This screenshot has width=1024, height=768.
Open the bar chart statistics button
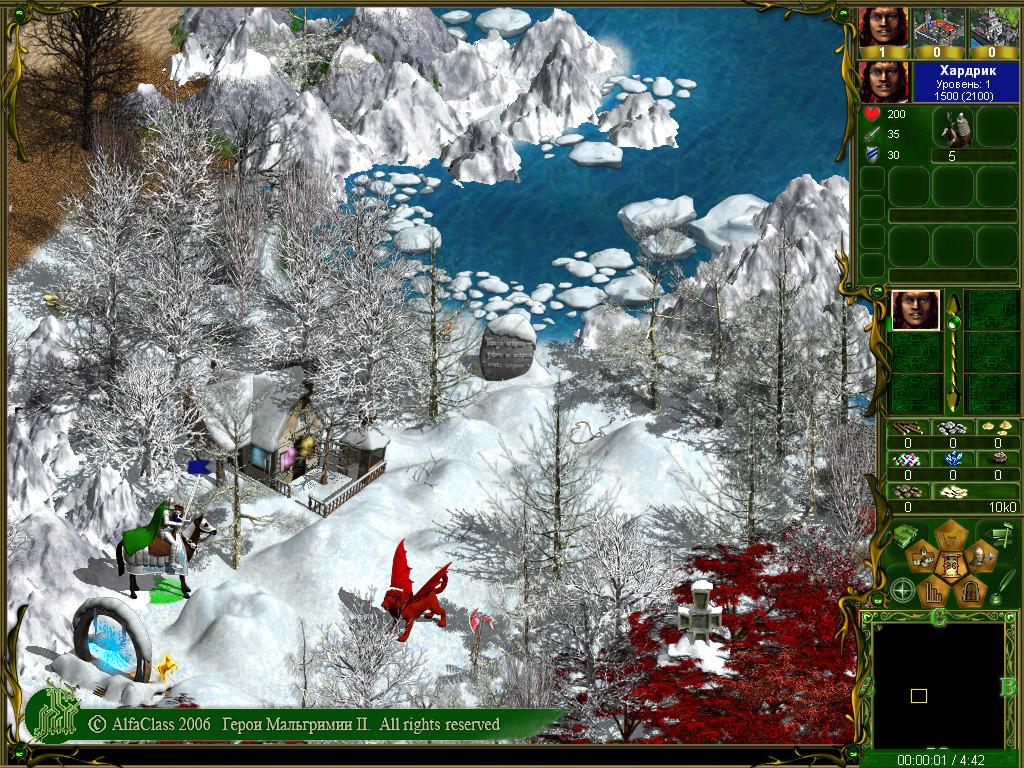click(932, 592)
